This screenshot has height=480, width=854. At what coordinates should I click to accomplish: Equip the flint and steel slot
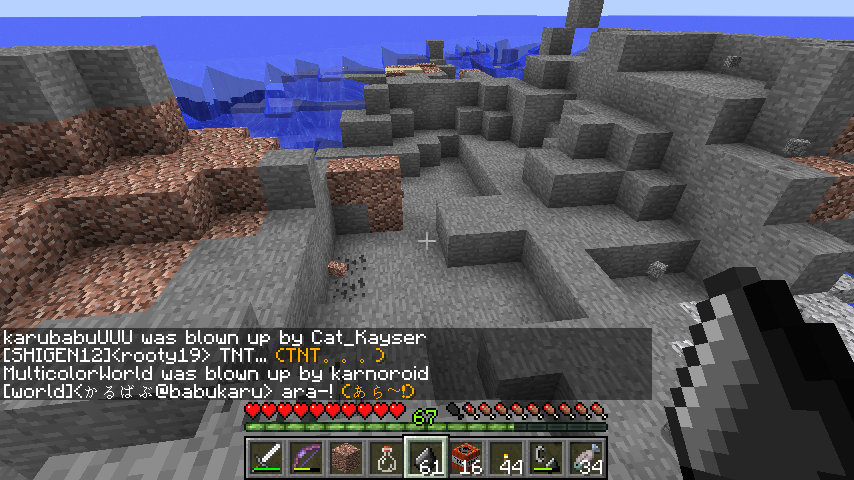point(547,458)
